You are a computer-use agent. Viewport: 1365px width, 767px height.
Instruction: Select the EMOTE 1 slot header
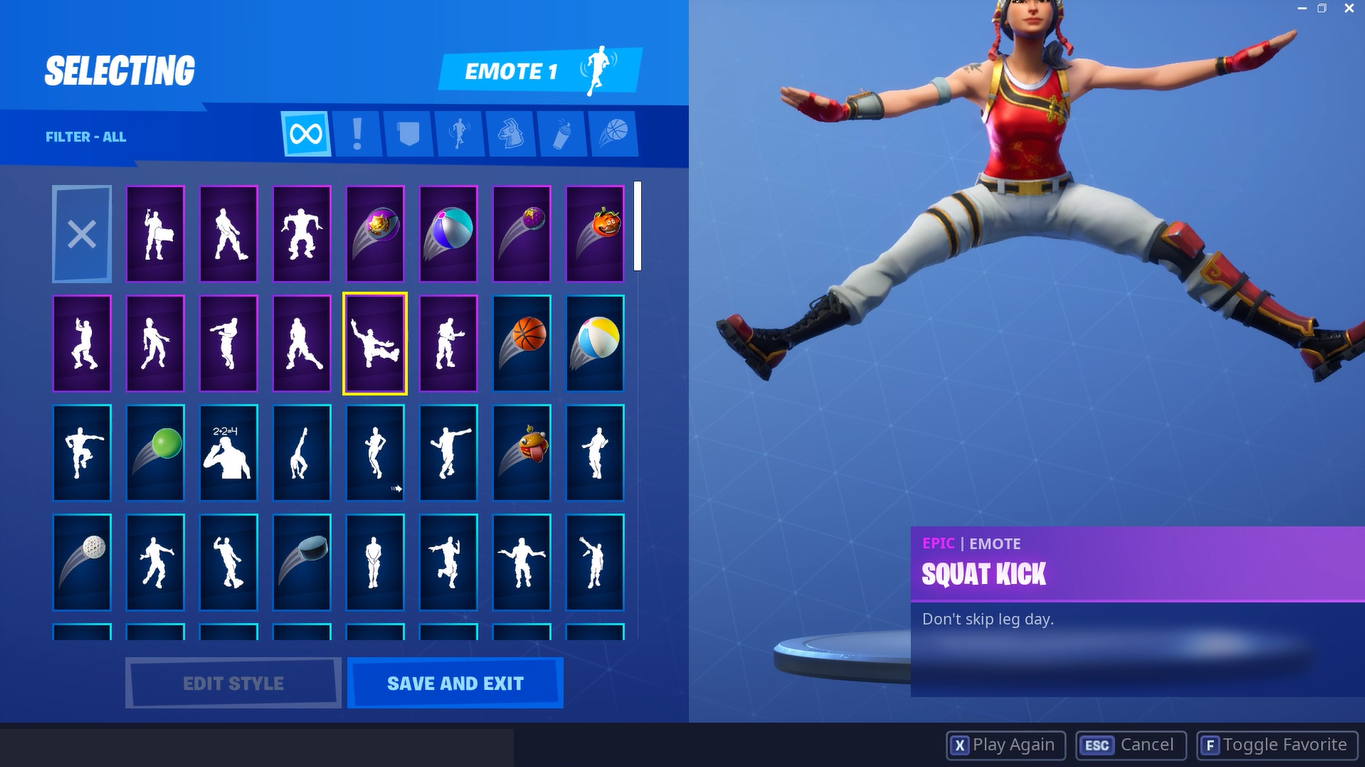pyautogui.click(x=512, y=71)
